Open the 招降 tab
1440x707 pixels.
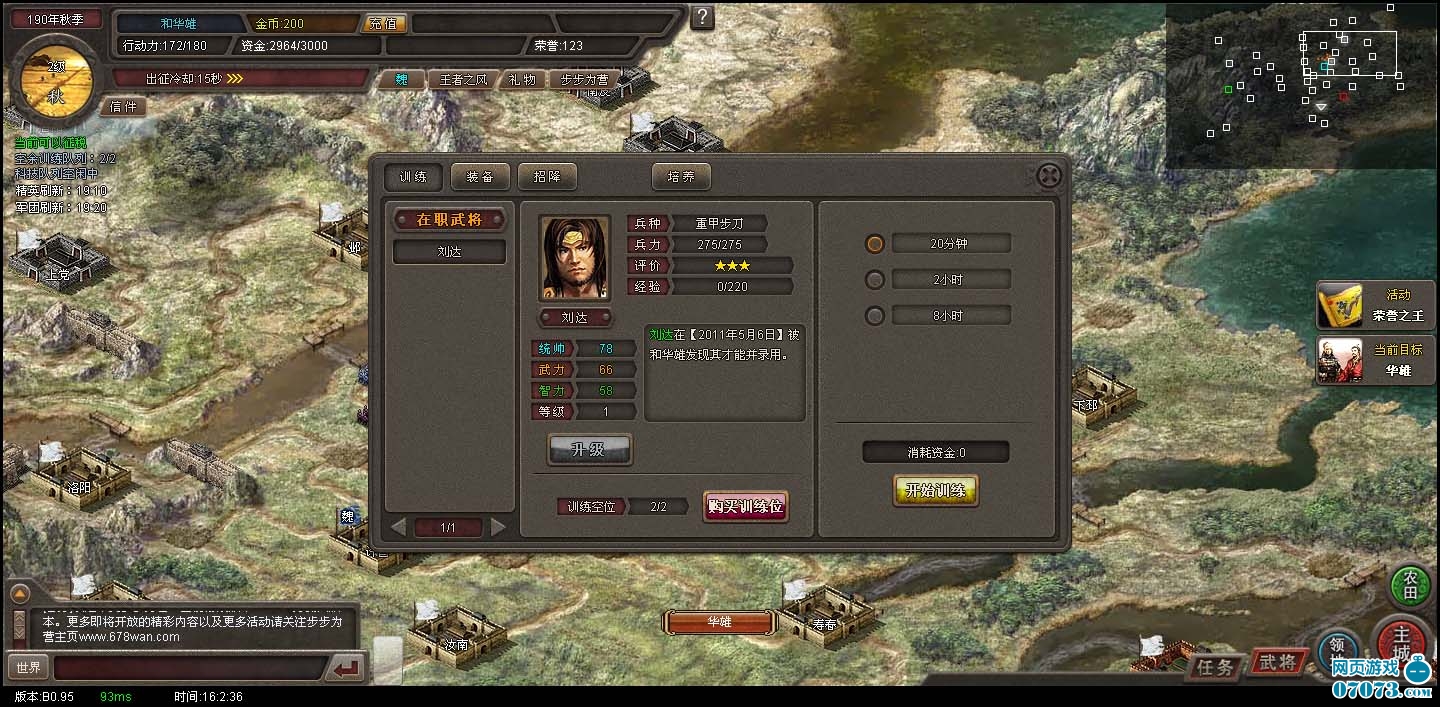click(547, 177)
